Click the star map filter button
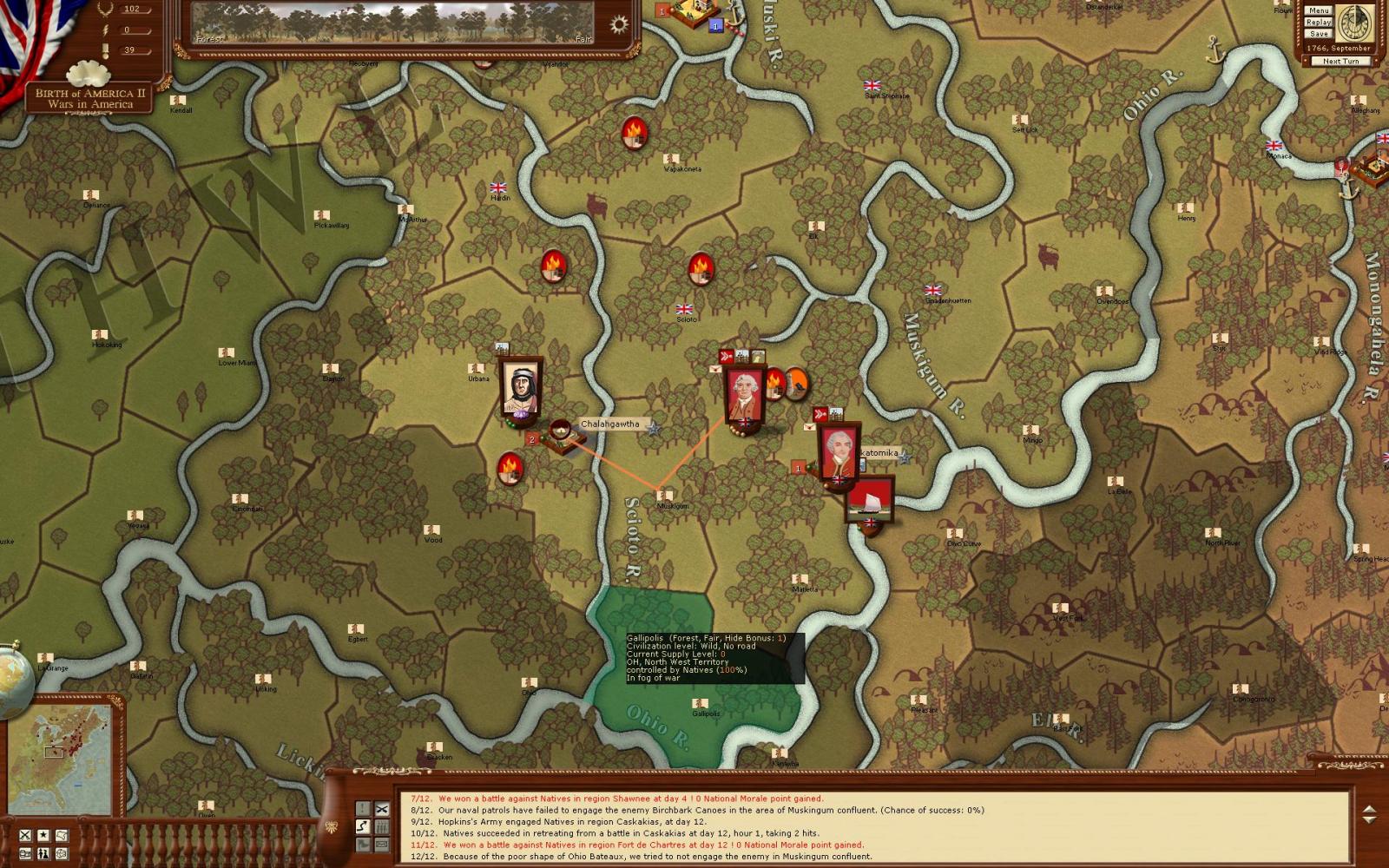The image size is (1389, 868). coord(43,835)
